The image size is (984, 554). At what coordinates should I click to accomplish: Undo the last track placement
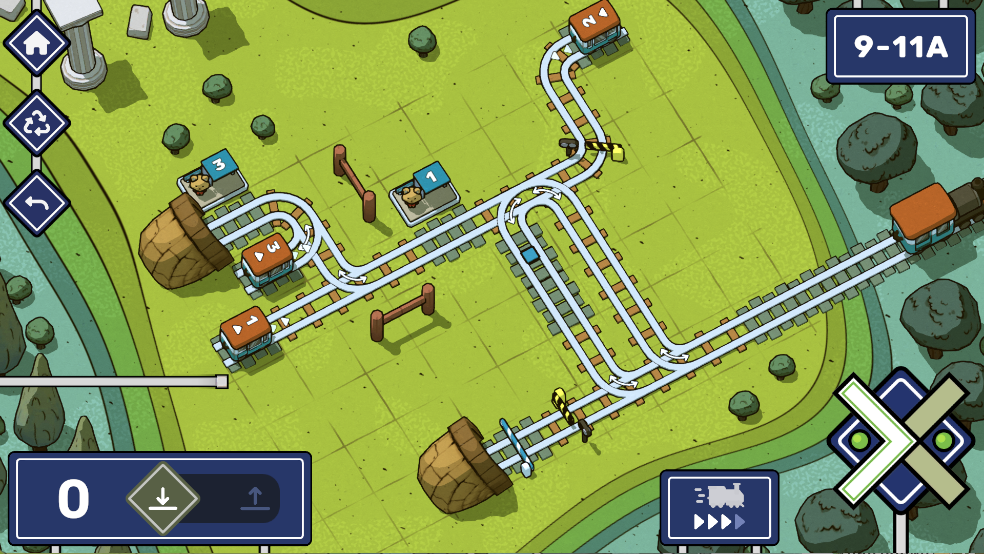[x=36, y=202]
